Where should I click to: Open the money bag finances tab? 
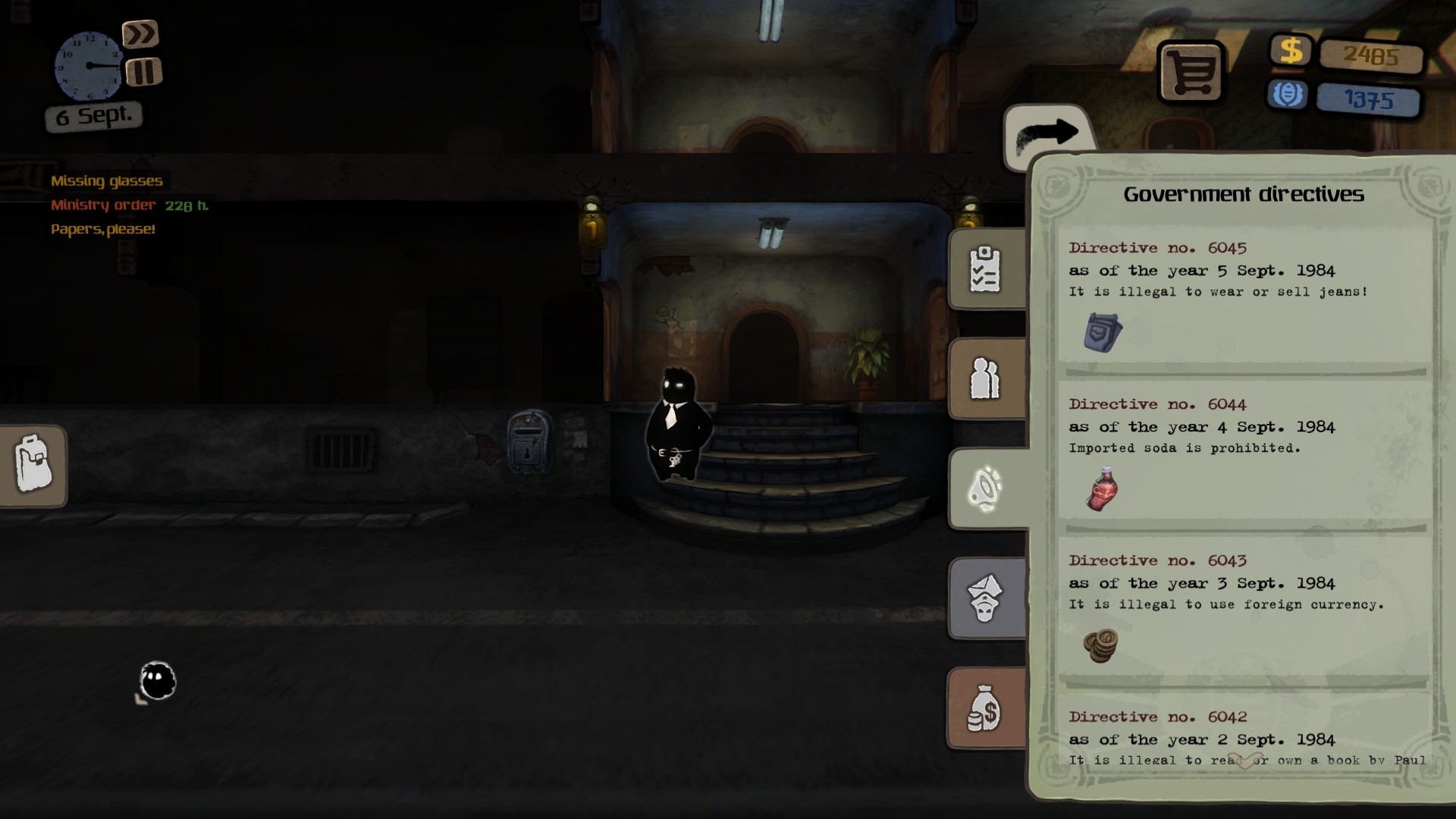click(986, 708)
